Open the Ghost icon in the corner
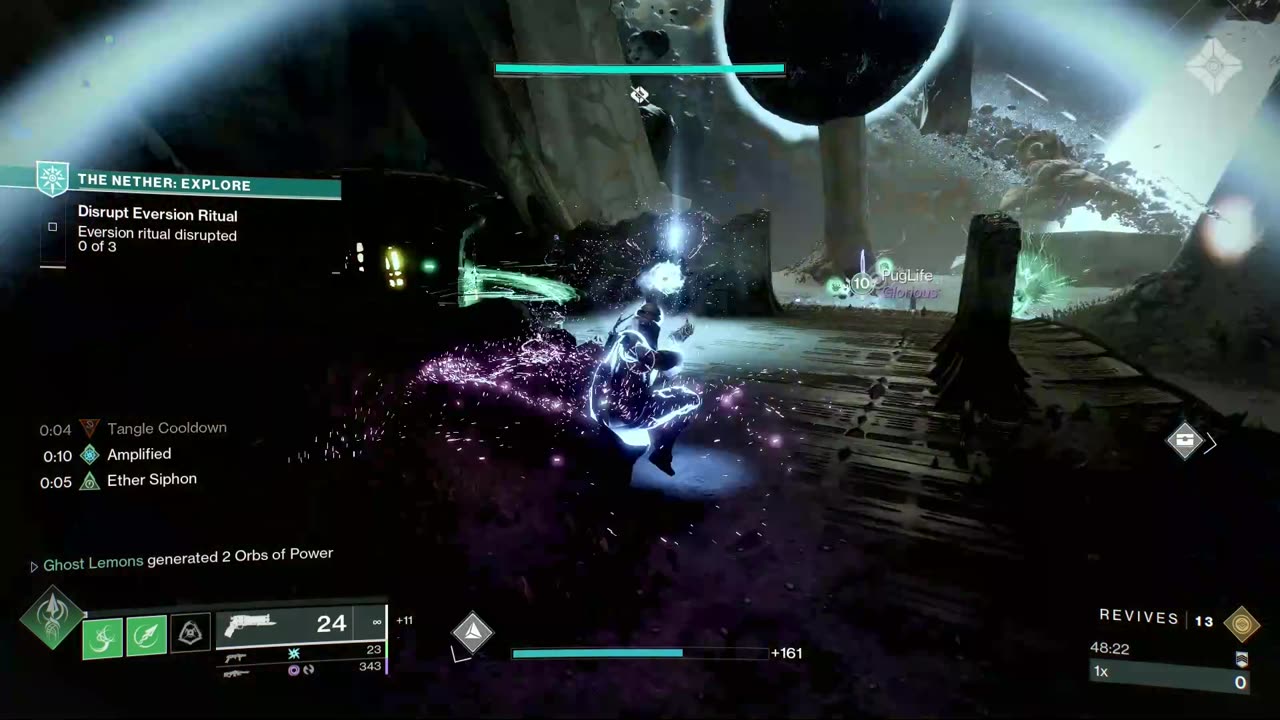 [1214, 66]
